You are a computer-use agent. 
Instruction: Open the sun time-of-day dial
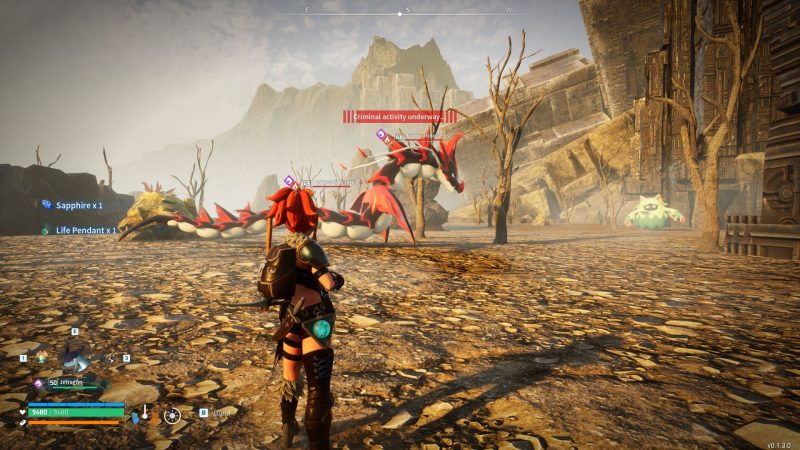click(x=172, y=414)
